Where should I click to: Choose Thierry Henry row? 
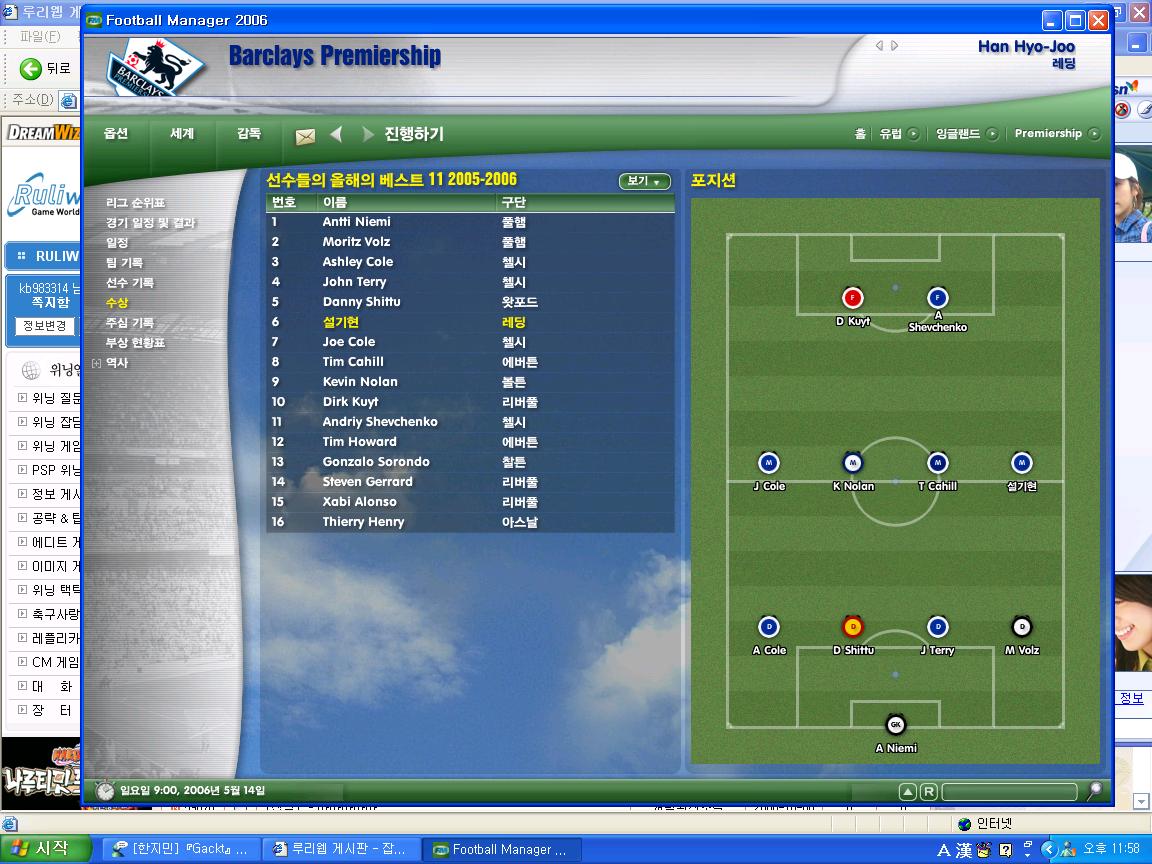point(363,522)
